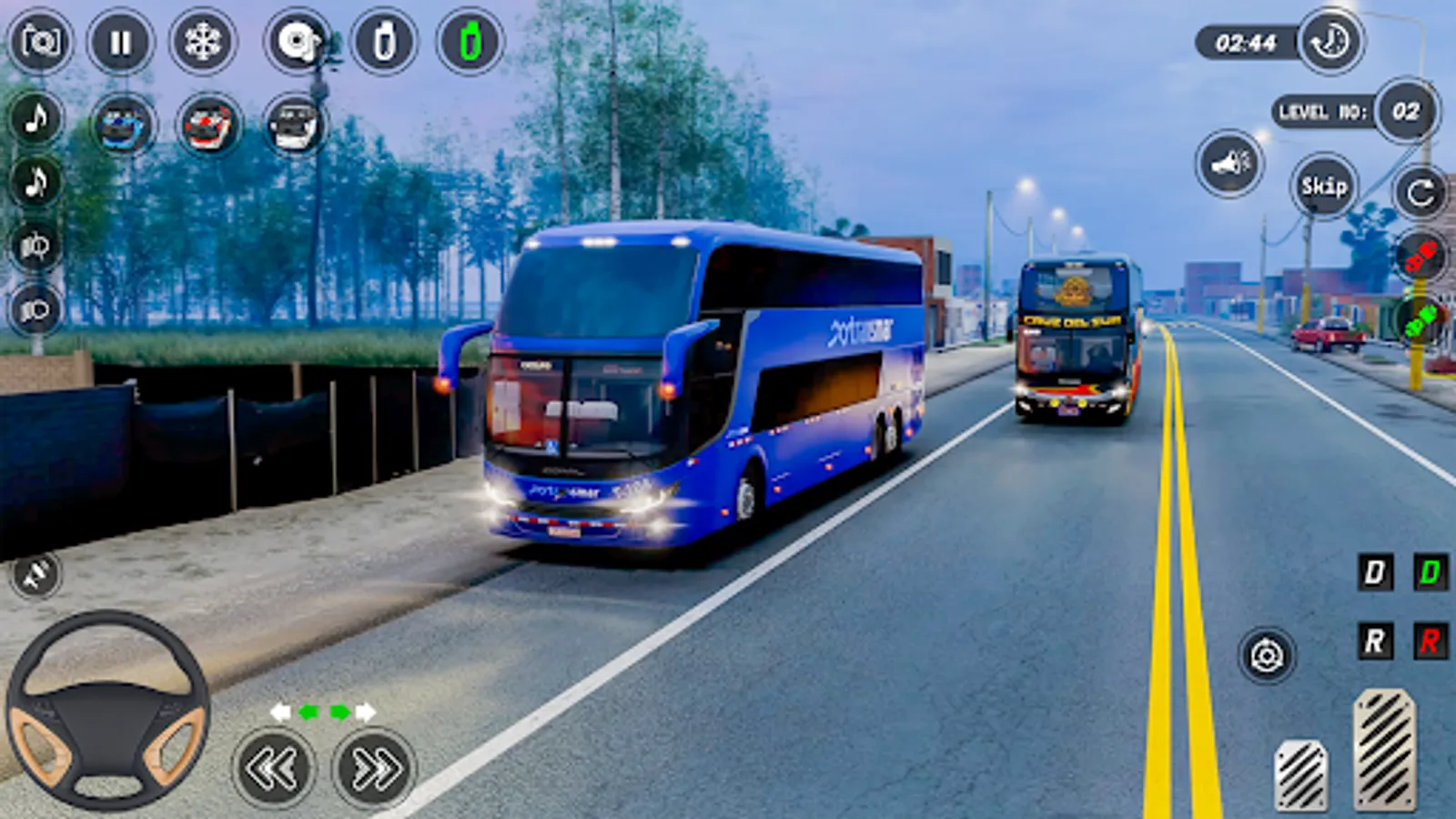Tap the white nitro bottle icon
1456x819 pixels.
point(386,41)
